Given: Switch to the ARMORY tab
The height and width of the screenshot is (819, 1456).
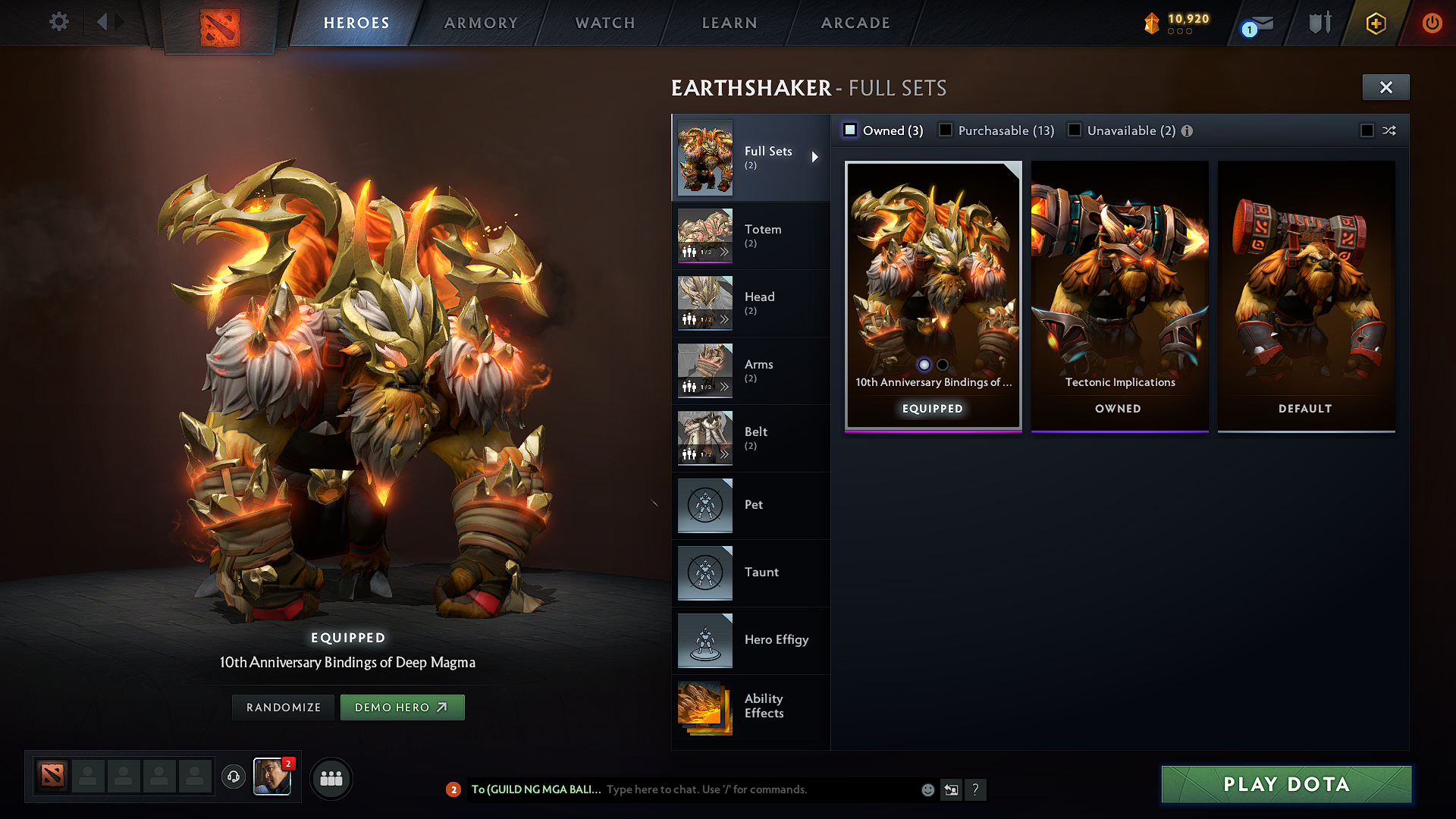Looking at the screenshot, I should pos(481,23).
